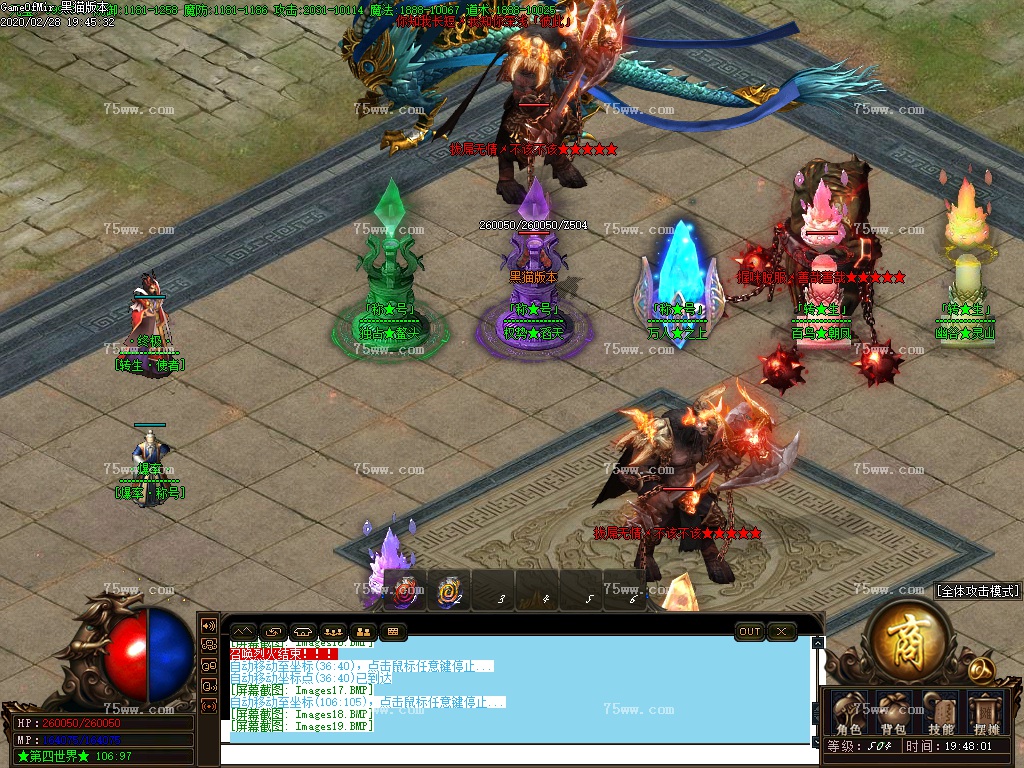This screenshot has width=1024, height=768.
Task: Click the curved-arrow chat toolbar button
Action: coord(273,632)
